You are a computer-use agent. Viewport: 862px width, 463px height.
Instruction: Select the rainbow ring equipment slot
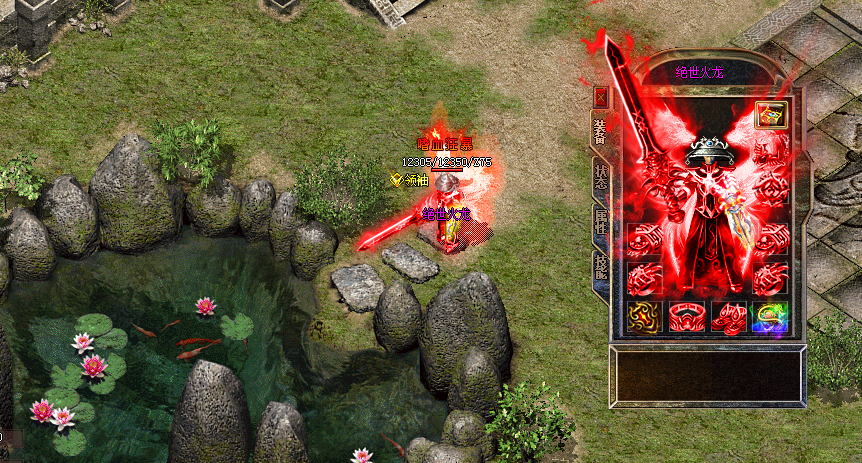[769, 318]
